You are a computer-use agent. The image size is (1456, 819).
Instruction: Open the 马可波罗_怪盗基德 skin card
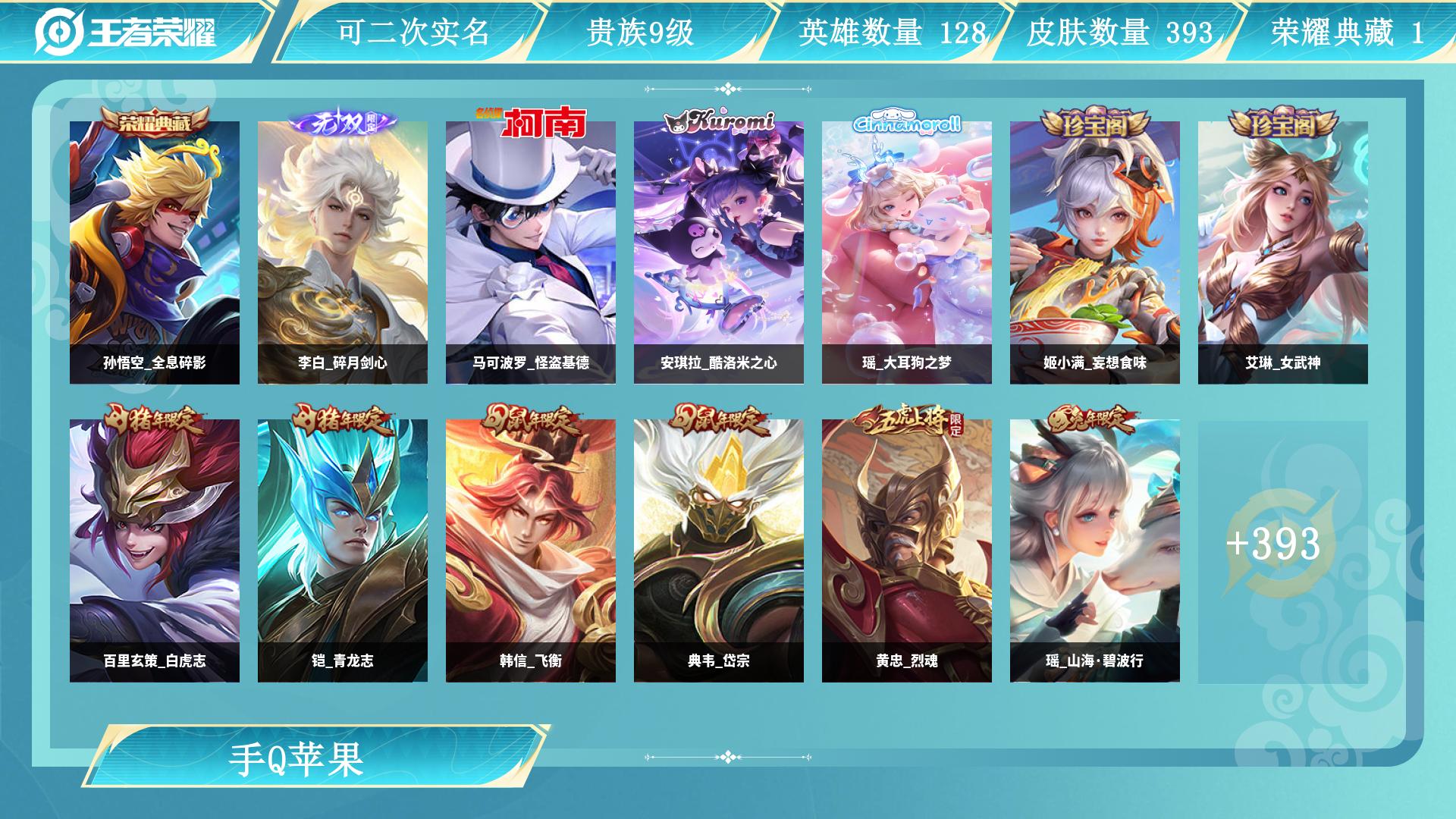point(531,252)
